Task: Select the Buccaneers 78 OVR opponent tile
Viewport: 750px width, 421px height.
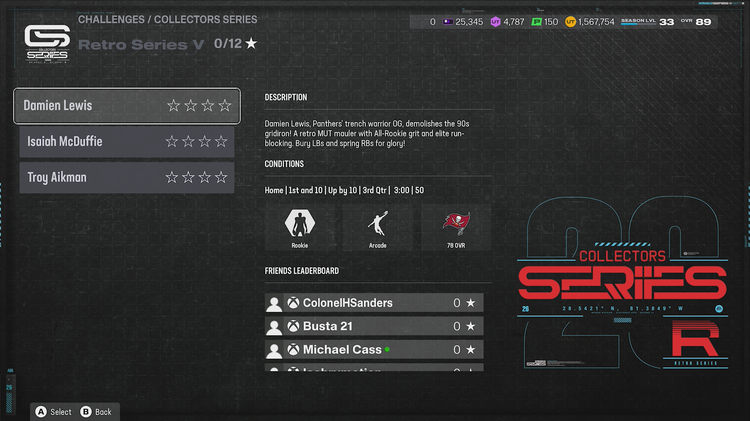Action: click(x=457, y=227)
